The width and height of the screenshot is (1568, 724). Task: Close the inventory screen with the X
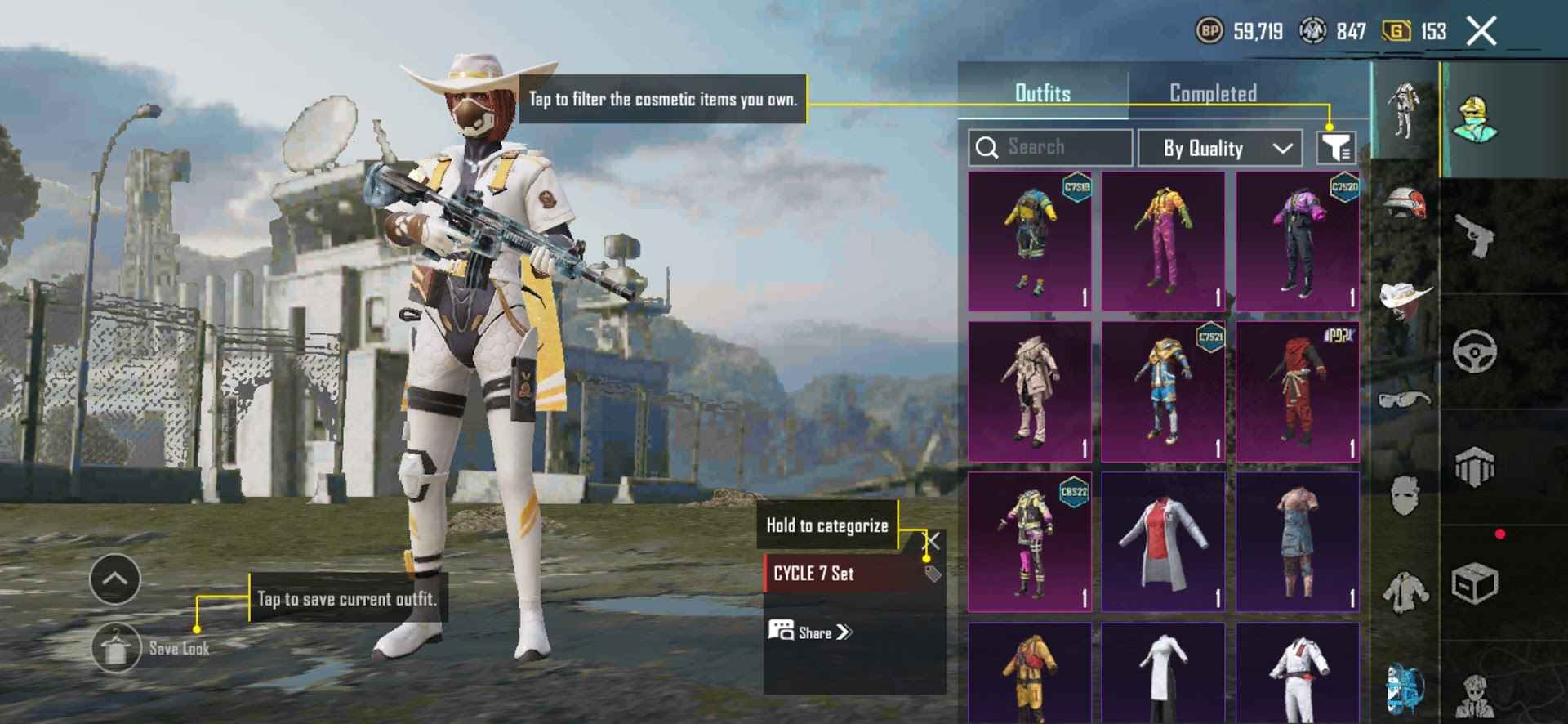tap(1481, 32)
